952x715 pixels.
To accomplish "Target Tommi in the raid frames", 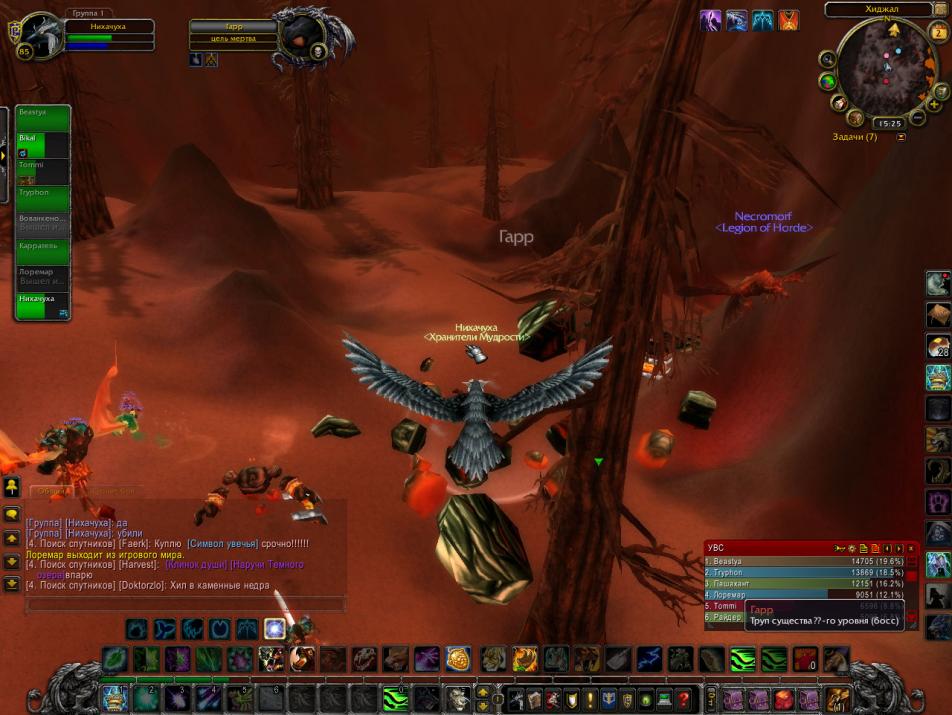I will click(x=42, y=172).
